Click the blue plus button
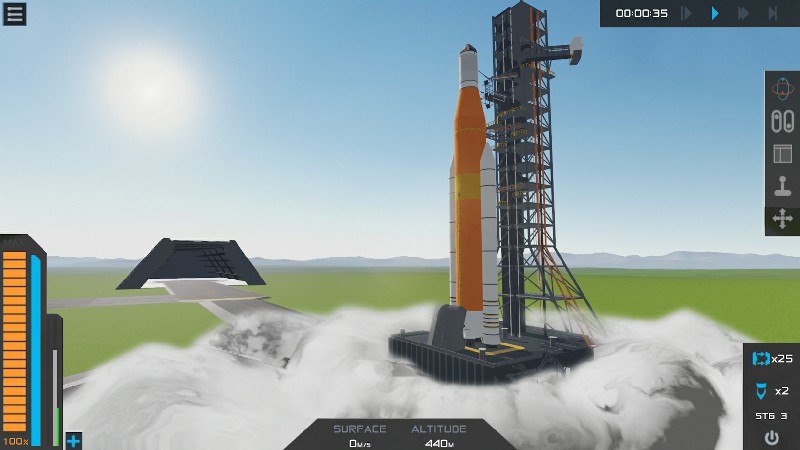The image size is (800, 450). point(73,441)
